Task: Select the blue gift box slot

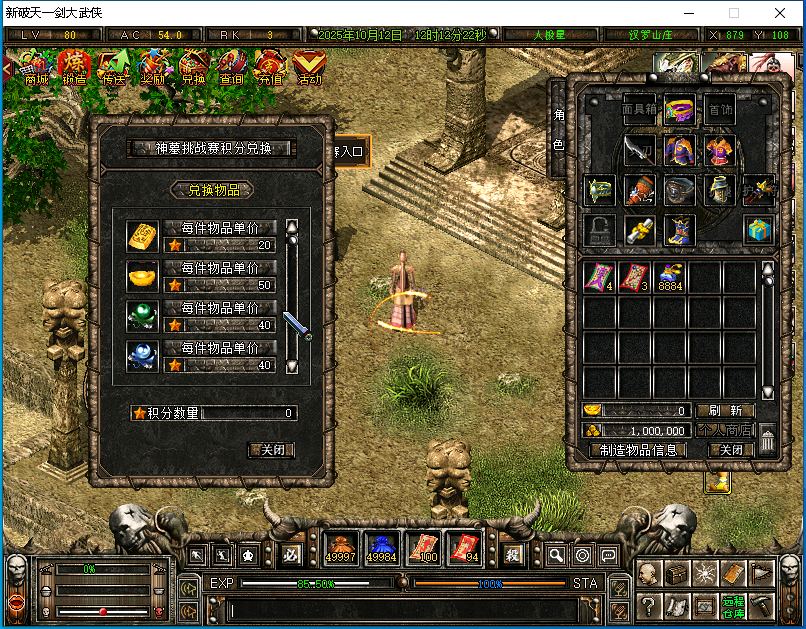Action: click(x=758, y=229)
